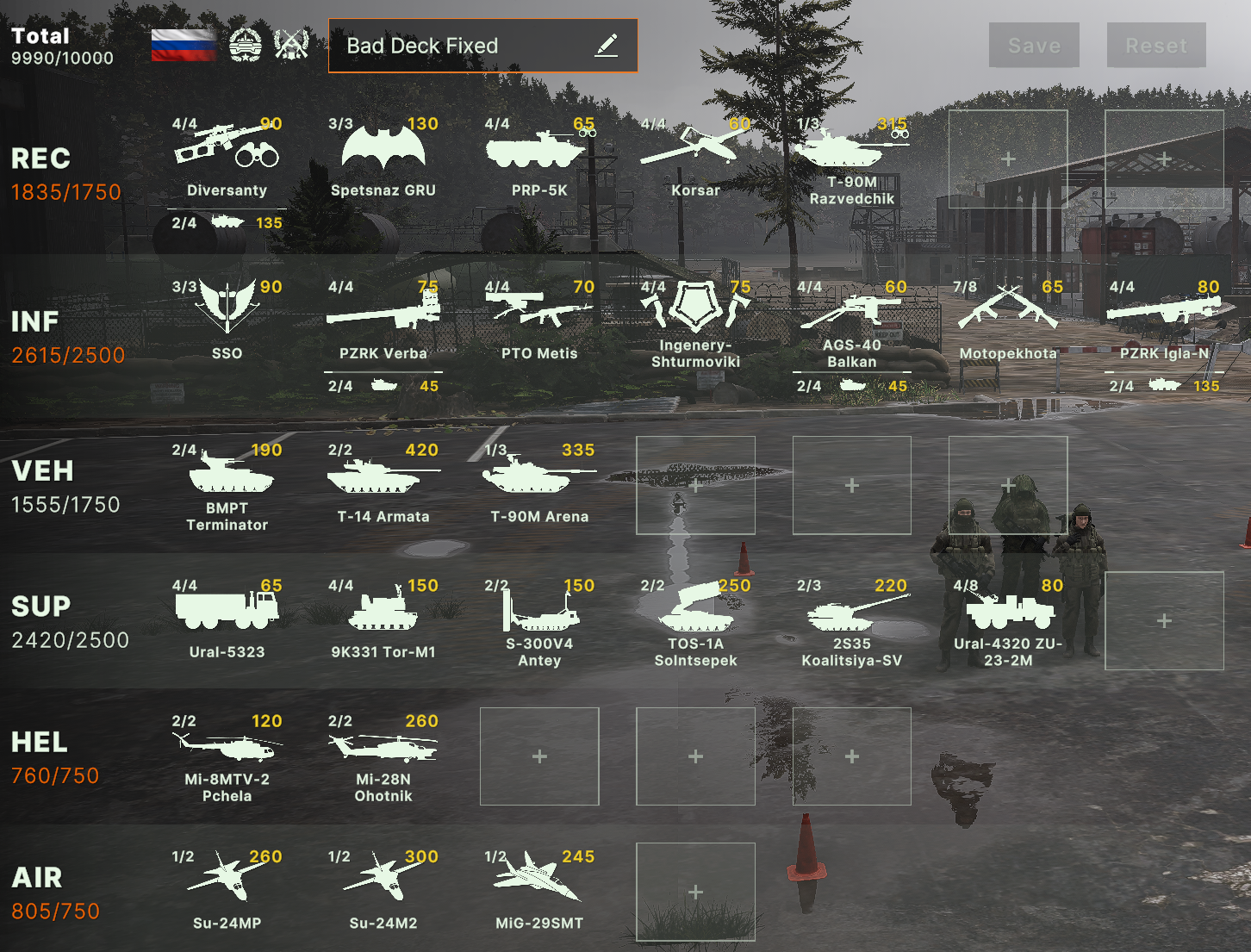Image resolution: width=1251 pixels, height=952 pixels.
Task: Click the Save button
Action: (x=1033, y=46)
